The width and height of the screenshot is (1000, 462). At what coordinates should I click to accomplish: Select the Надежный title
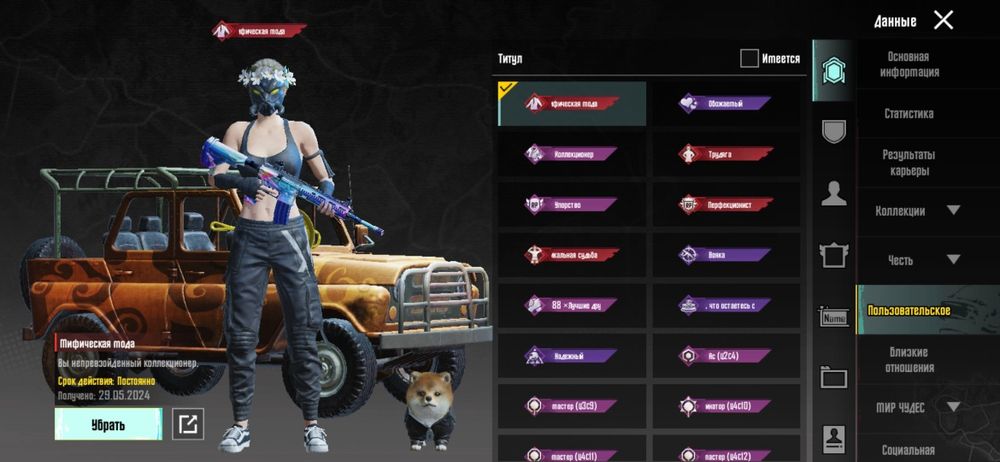pyautogui.click(x=573, y=355)
